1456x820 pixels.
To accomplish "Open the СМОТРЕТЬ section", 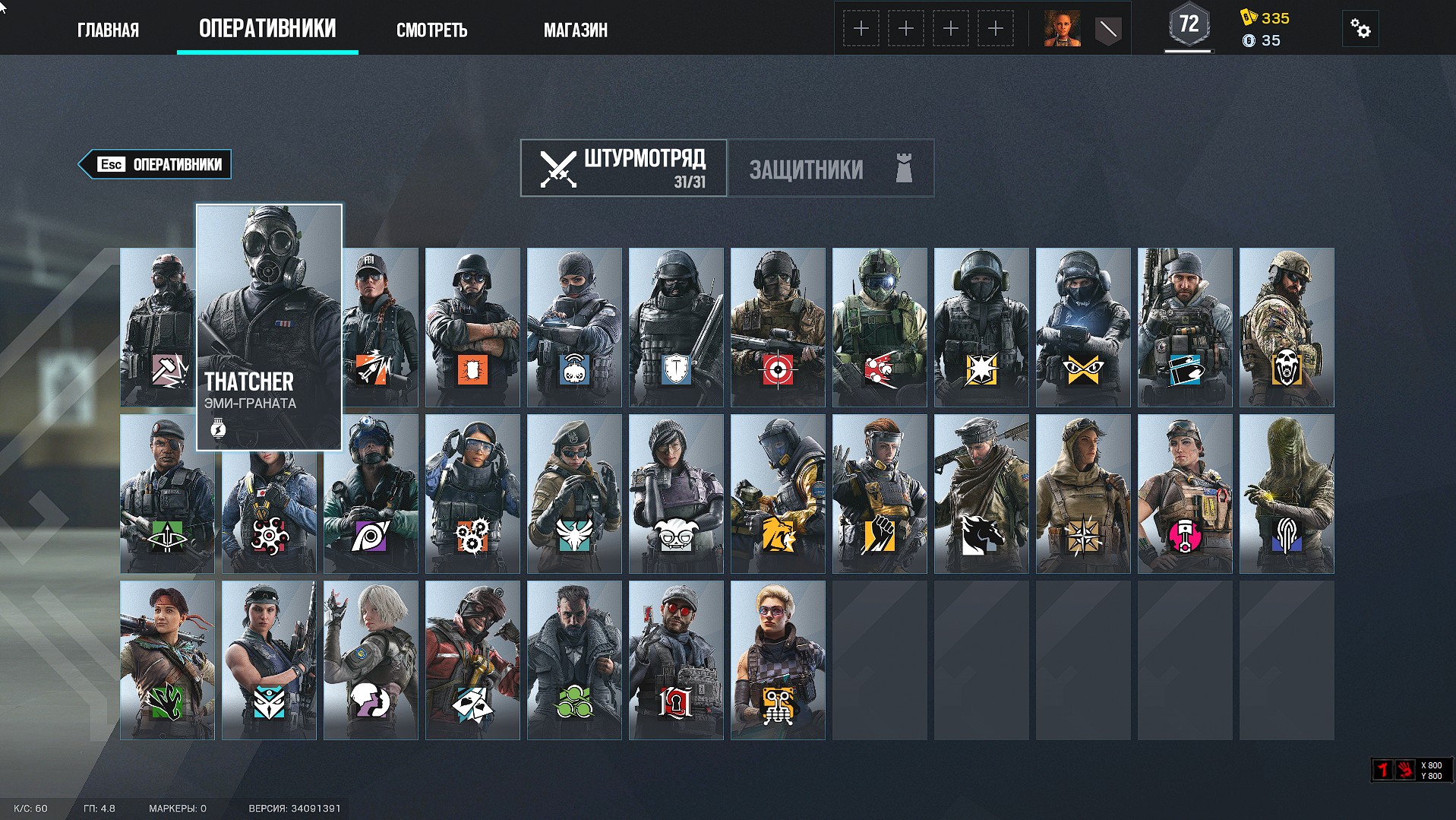I will pyautogui.click(x=432, y=30).
